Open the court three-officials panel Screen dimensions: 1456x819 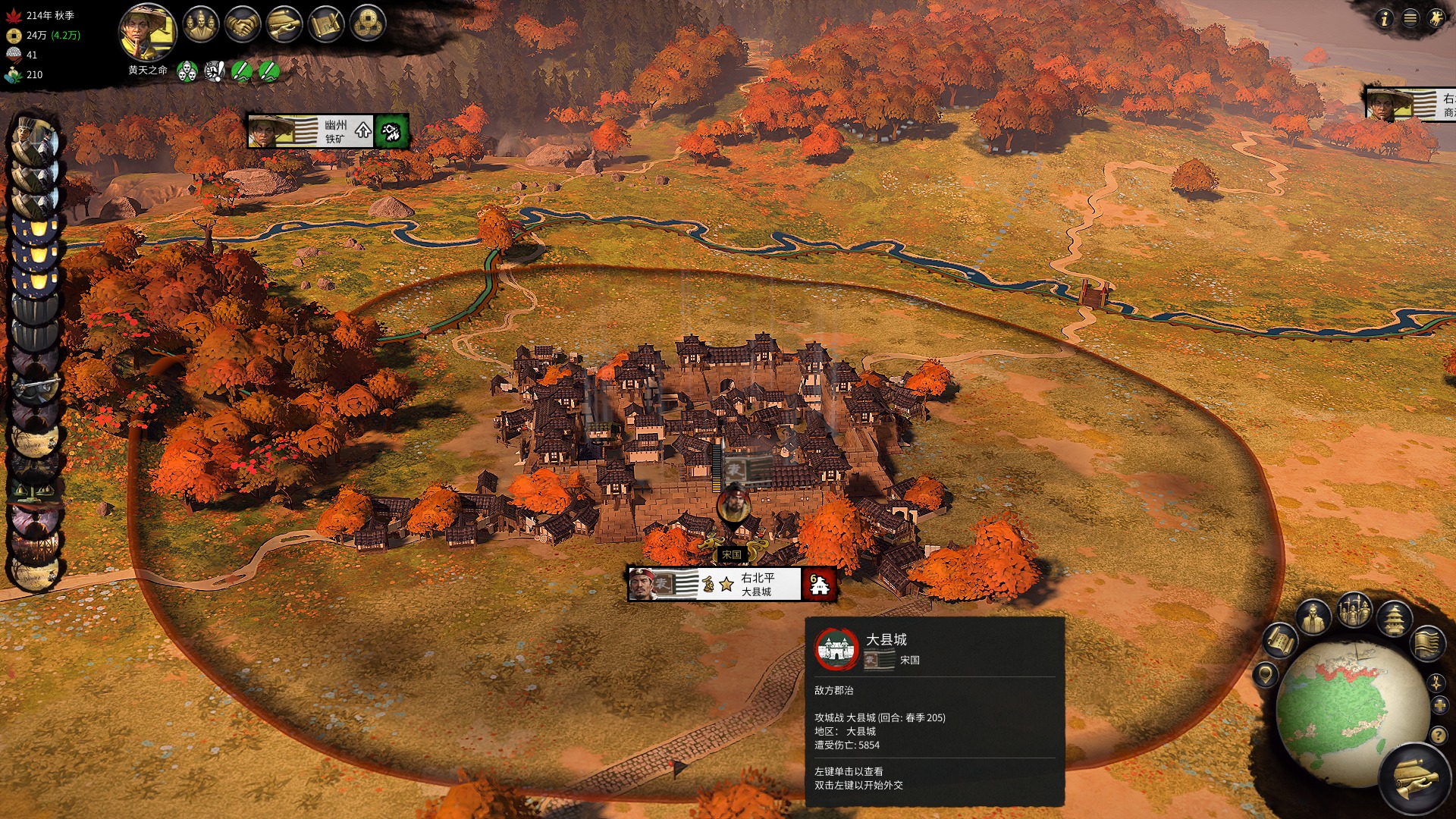pos(201,24)
